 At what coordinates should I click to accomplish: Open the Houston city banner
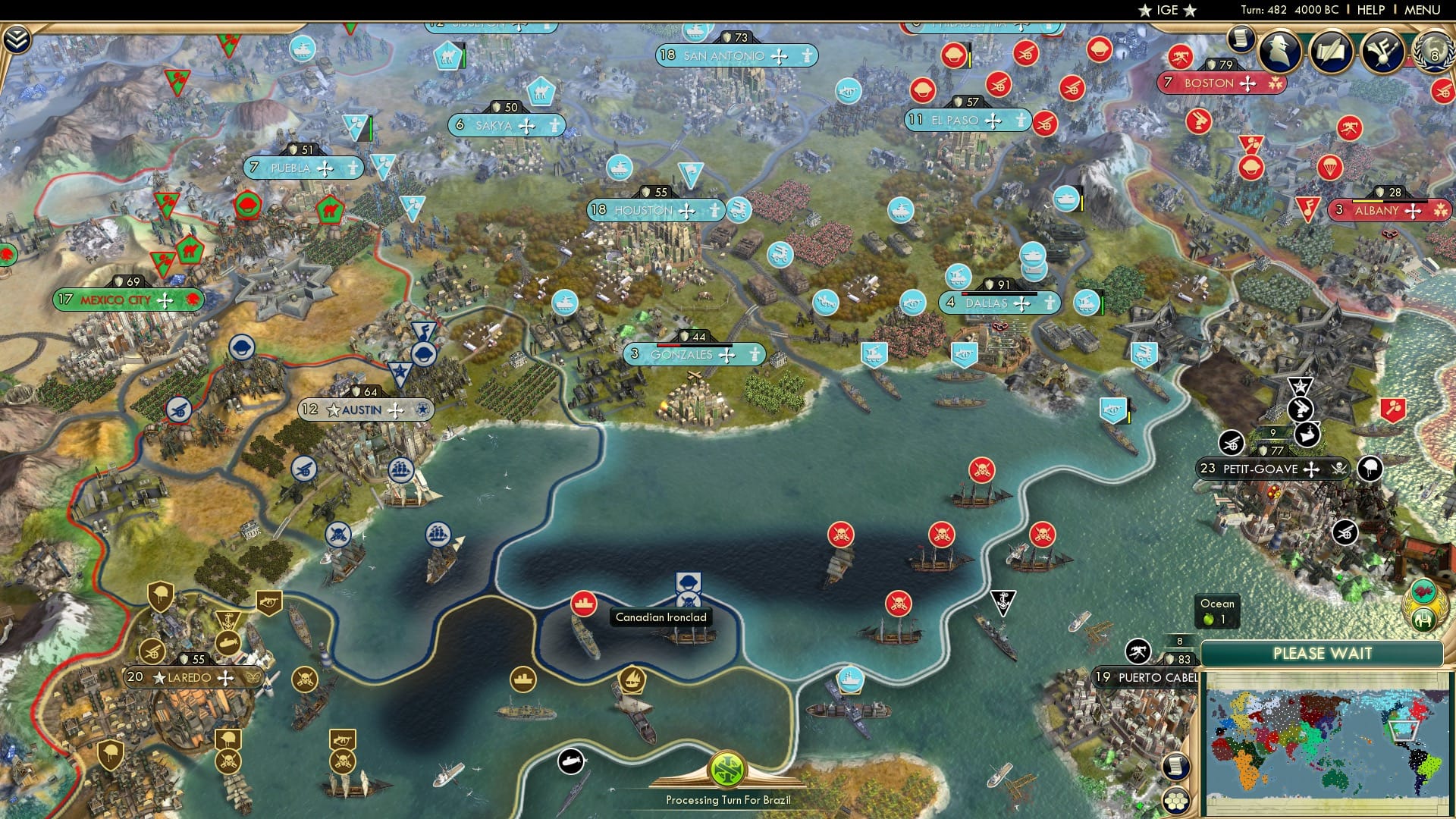[x=643, y=210]
